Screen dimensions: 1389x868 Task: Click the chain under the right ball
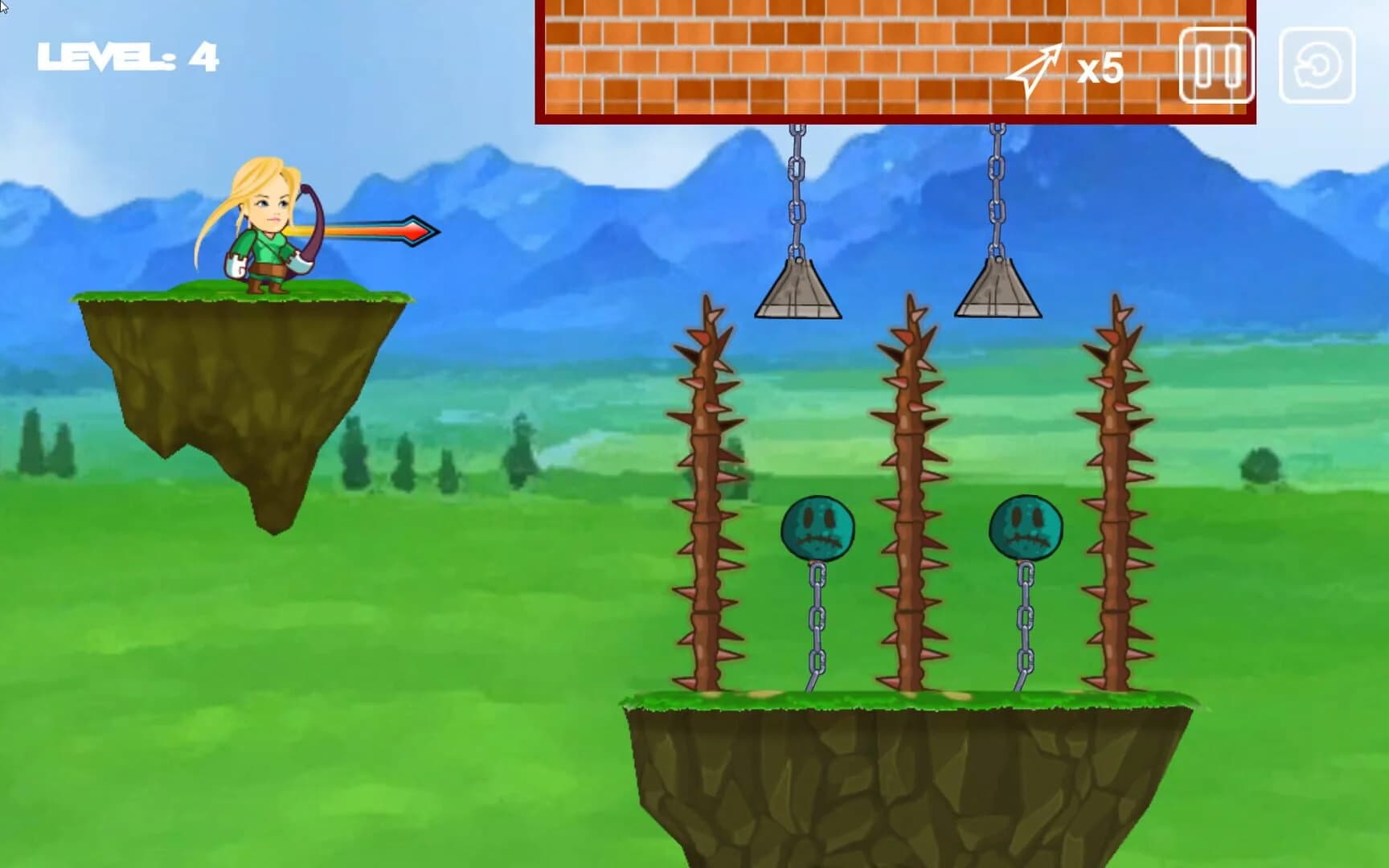pyautogui.click(x=1027, y=619)
